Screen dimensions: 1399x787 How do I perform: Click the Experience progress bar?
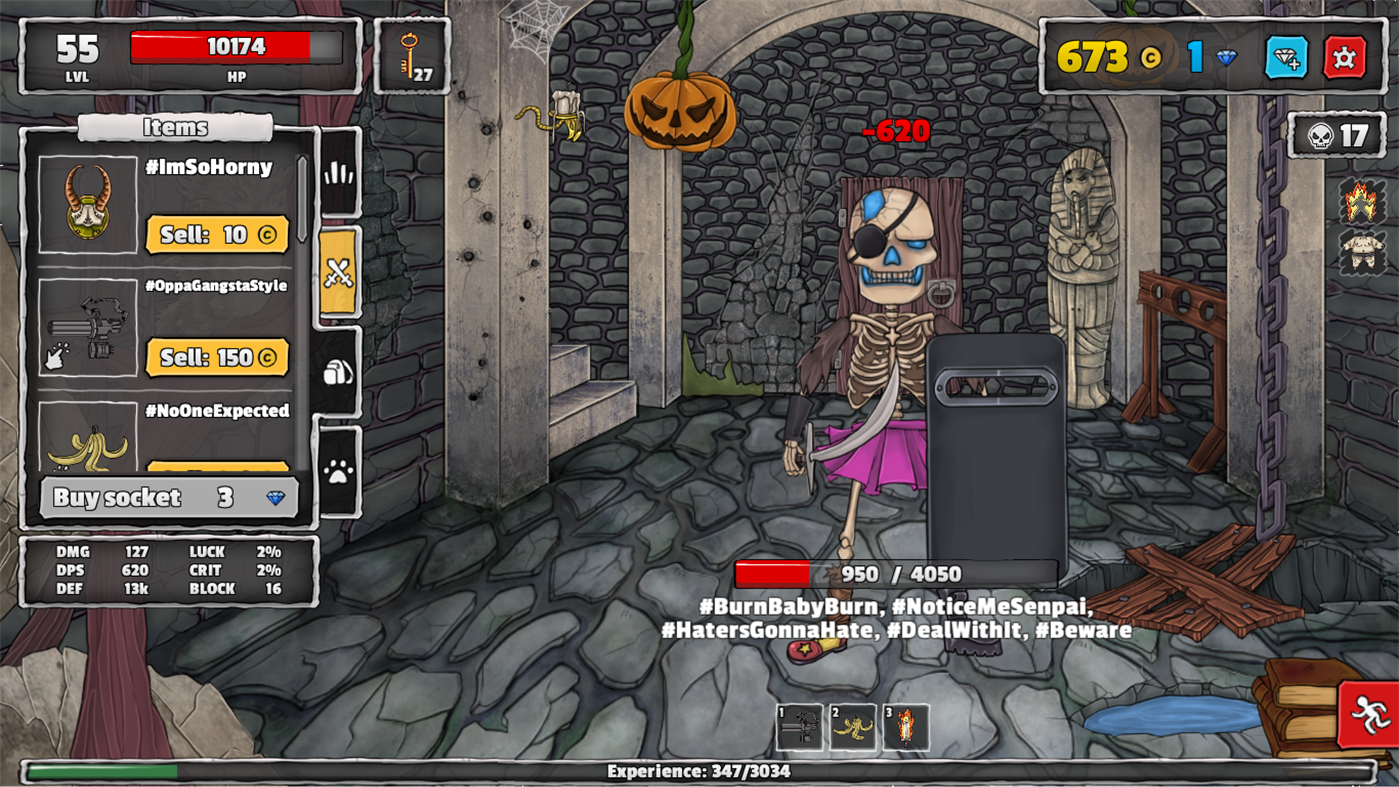pyautogui.click(x=699, y=771)
